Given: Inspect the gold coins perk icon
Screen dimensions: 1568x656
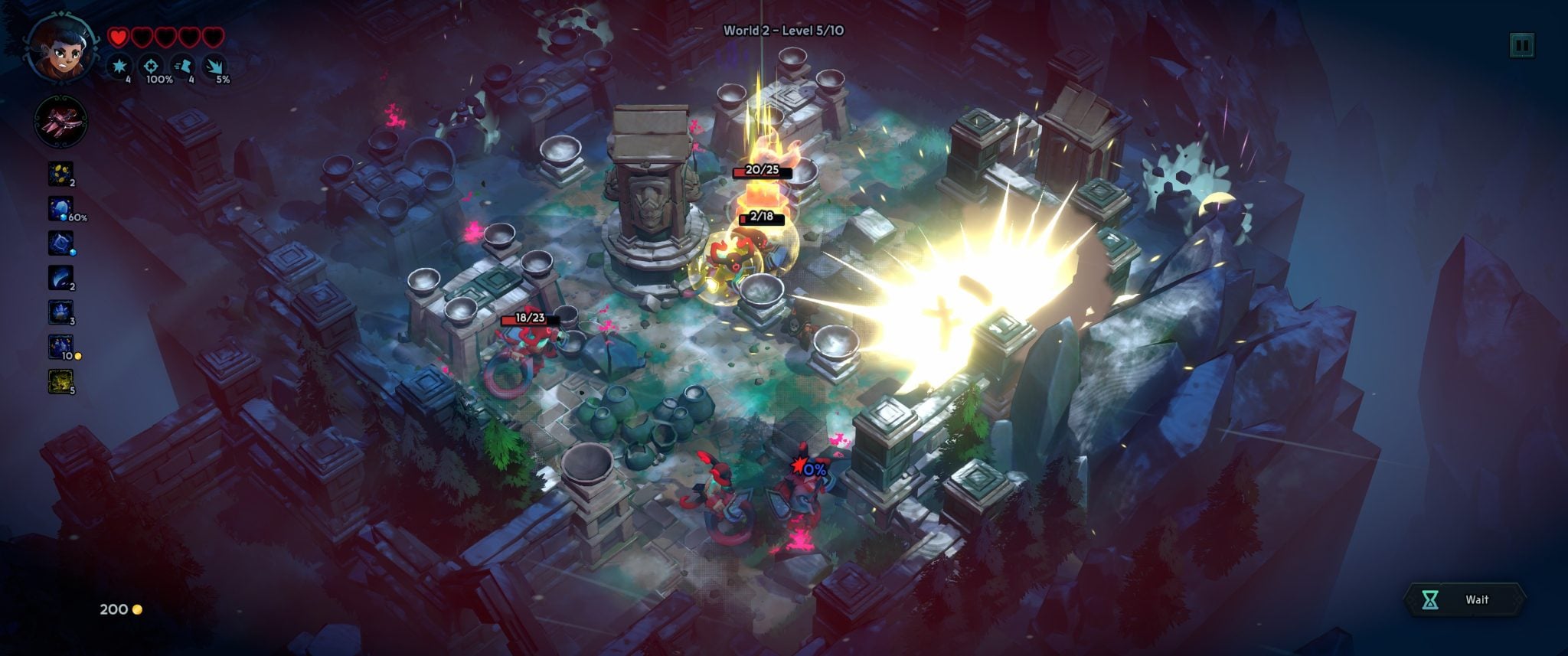Looking at the screenshot, I should click(x=60, y=174).
